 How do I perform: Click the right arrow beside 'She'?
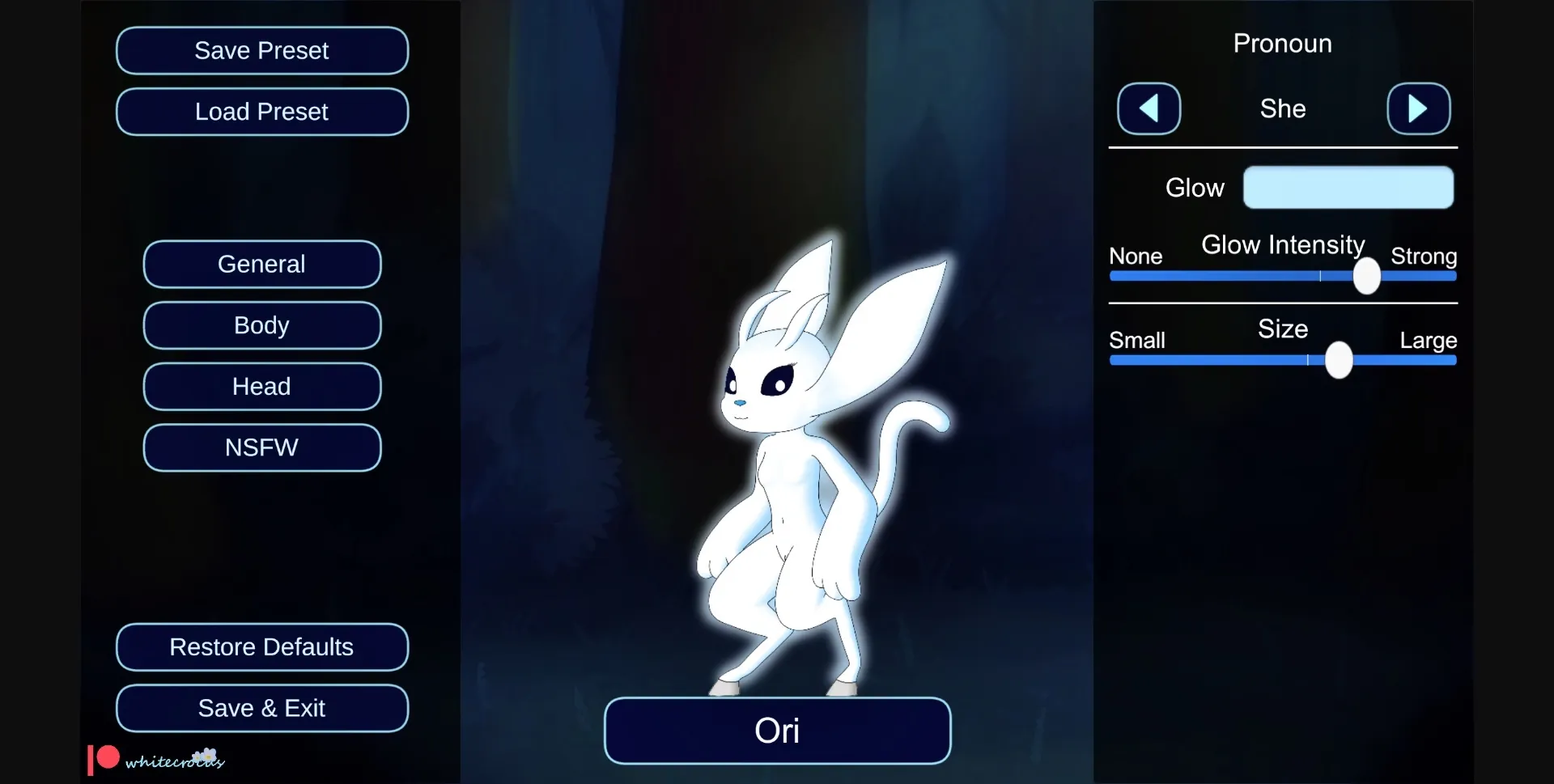tap(1419, 108)
